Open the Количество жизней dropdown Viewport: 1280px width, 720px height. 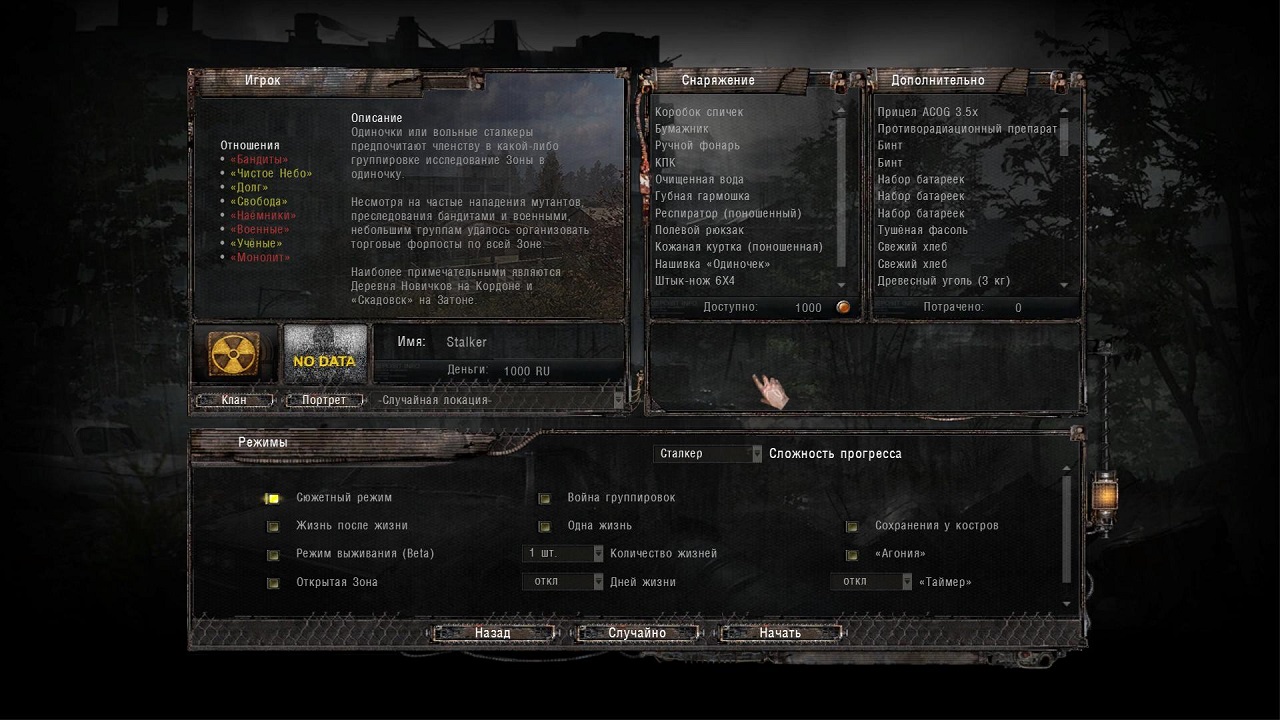563,553
